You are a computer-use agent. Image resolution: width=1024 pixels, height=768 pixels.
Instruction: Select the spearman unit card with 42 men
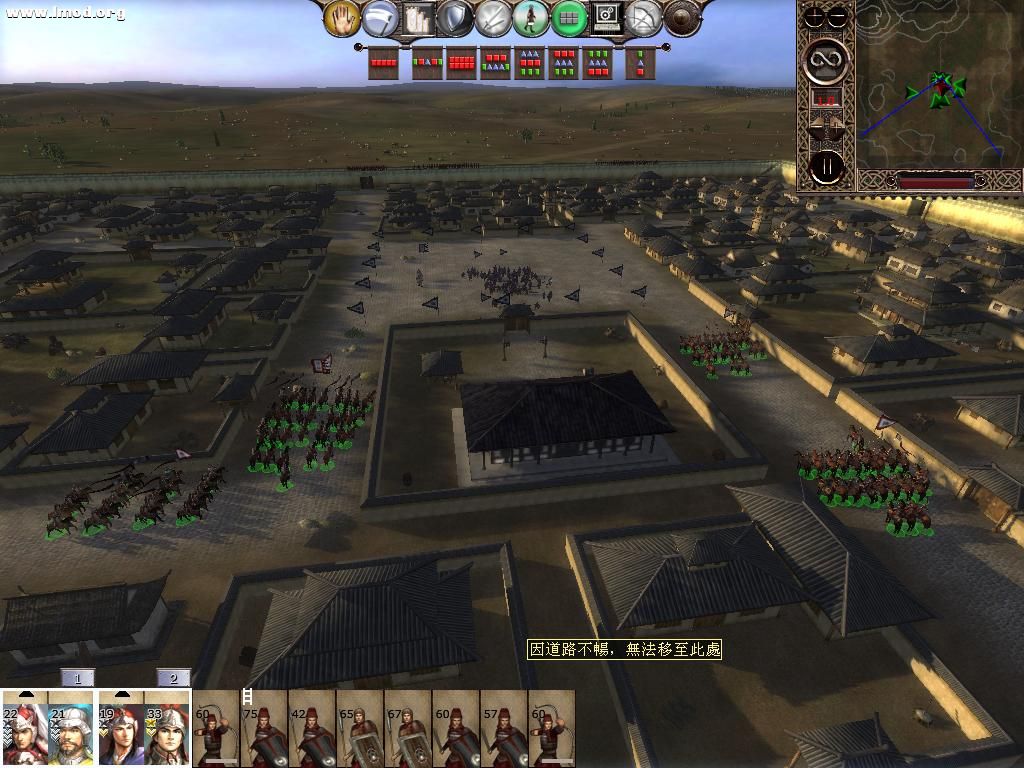tap(312, 728)
